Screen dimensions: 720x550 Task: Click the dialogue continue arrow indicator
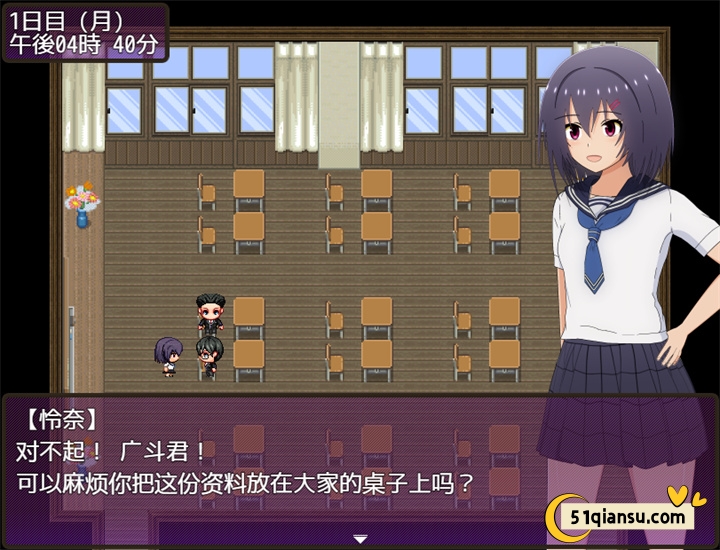coord(360,538)
